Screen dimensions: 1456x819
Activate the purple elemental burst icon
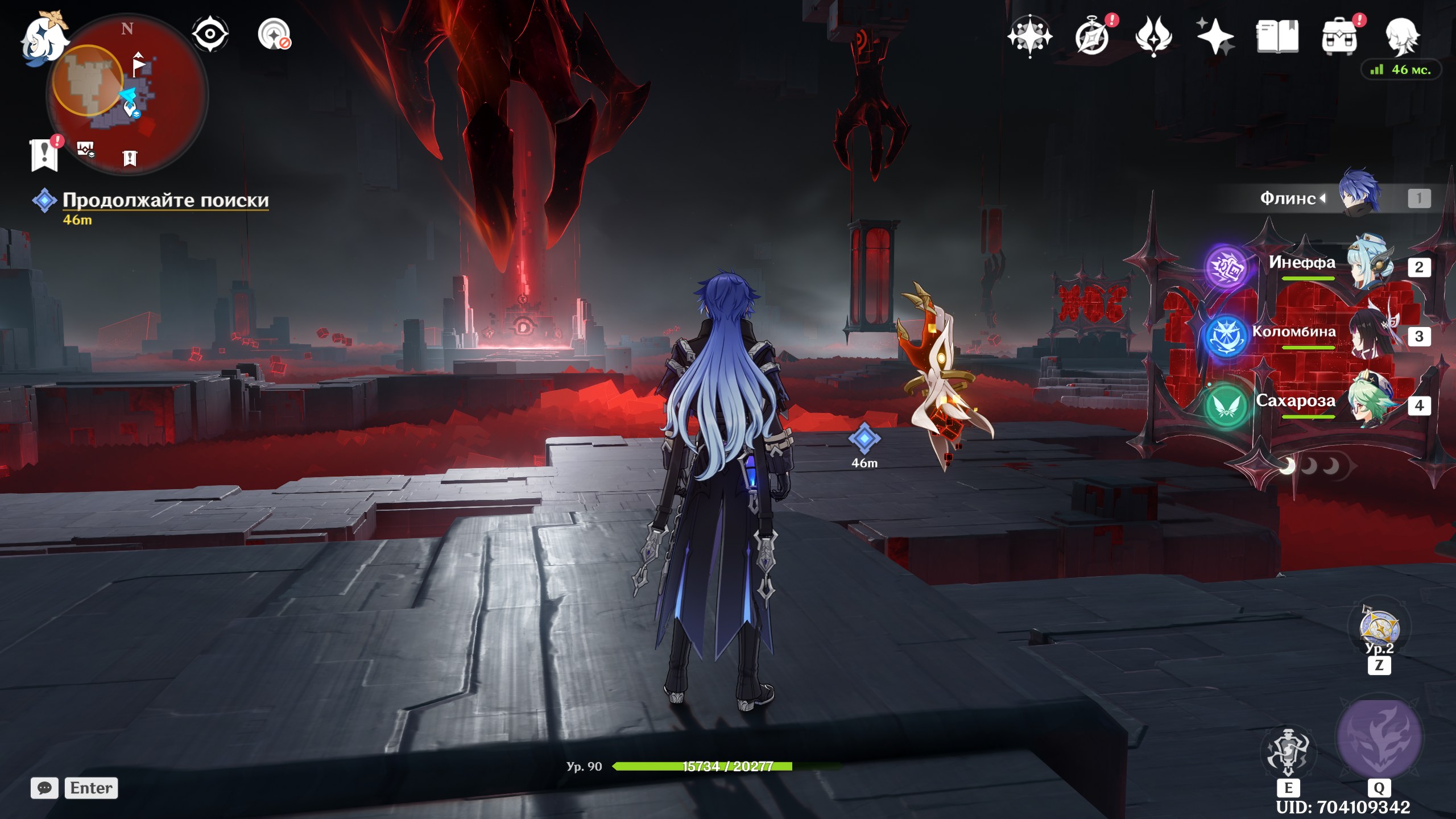(1379, 738)
